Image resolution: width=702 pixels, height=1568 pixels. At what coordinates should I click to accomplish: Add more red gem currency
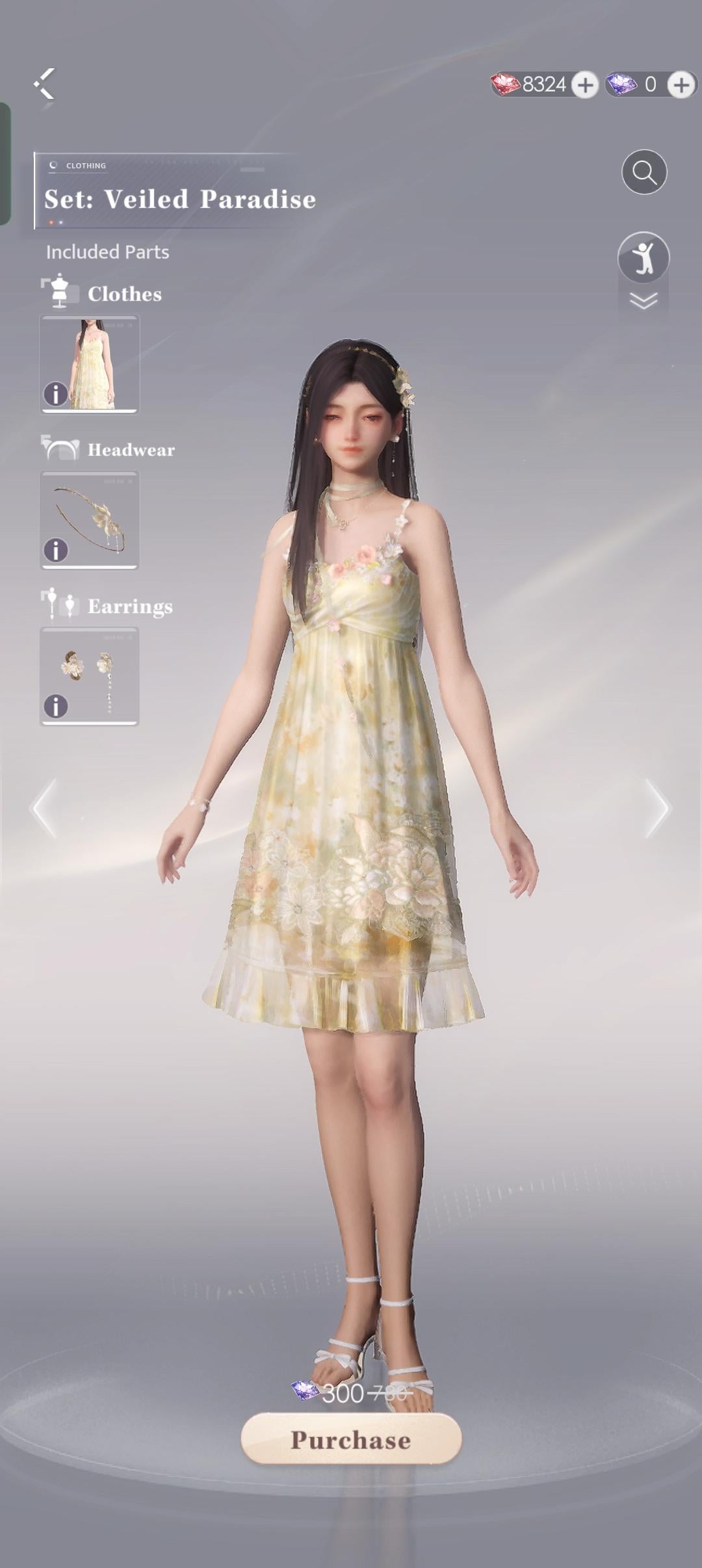point(585,85)
